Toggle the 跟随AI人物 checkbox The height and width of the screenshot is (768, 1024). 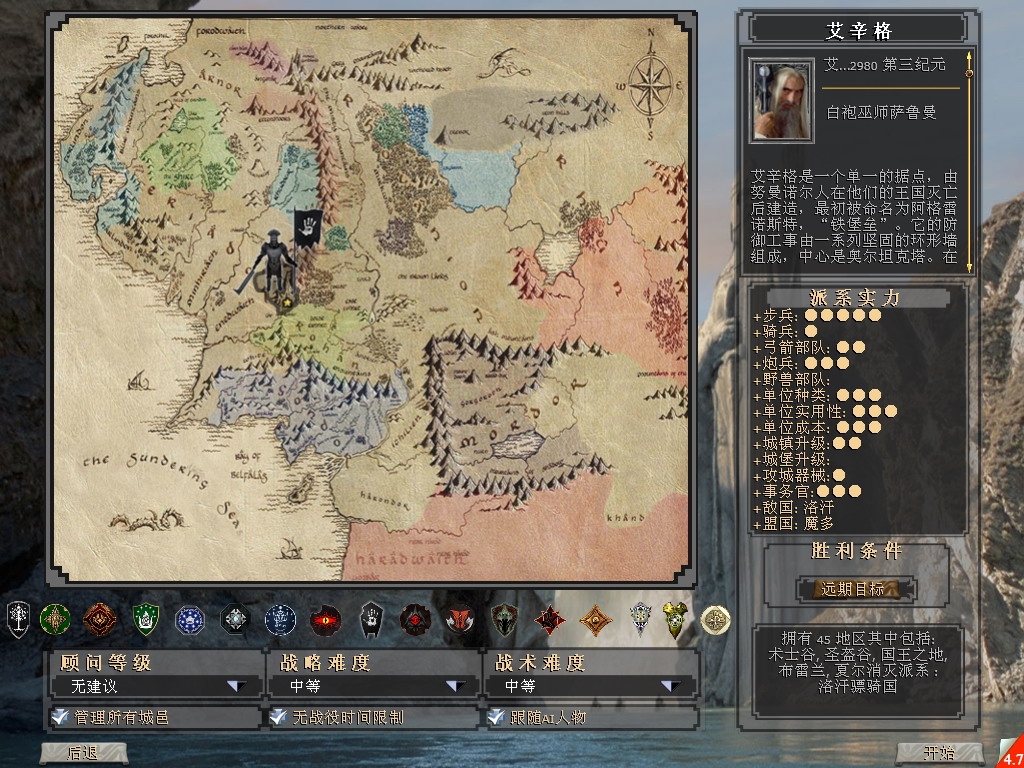click(x=495, y=717)
